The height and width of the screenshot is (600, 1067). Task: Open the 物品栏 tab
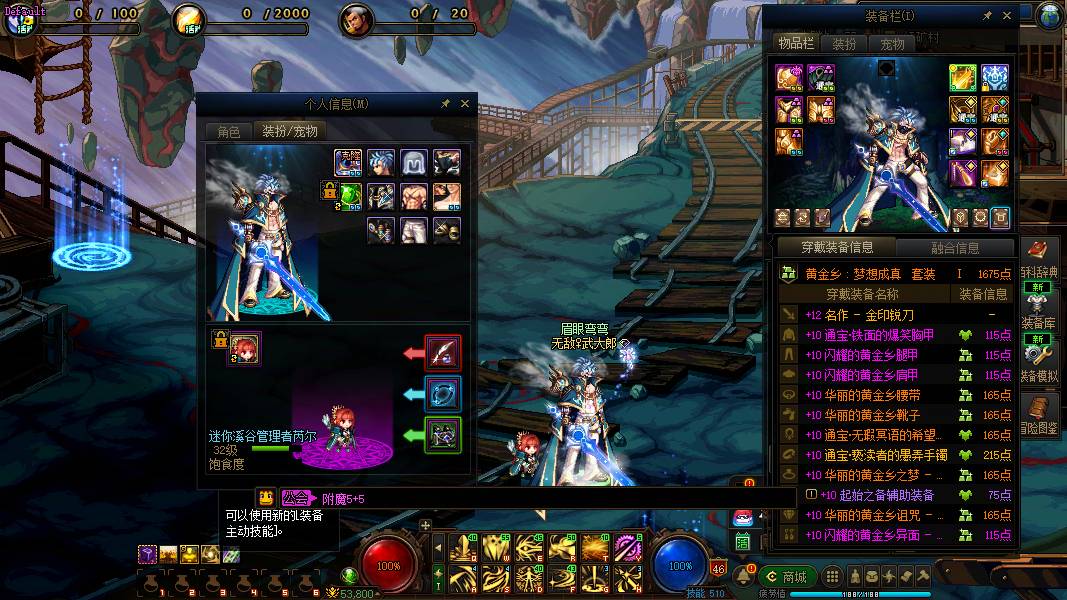(796, 44)
